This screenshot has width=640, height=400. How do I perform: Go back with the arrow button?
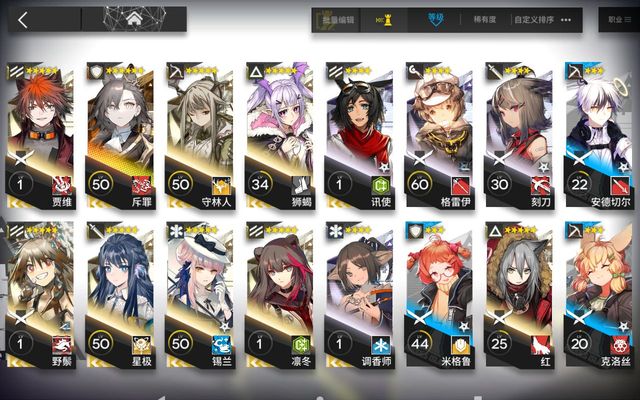(x=22, y=19)
